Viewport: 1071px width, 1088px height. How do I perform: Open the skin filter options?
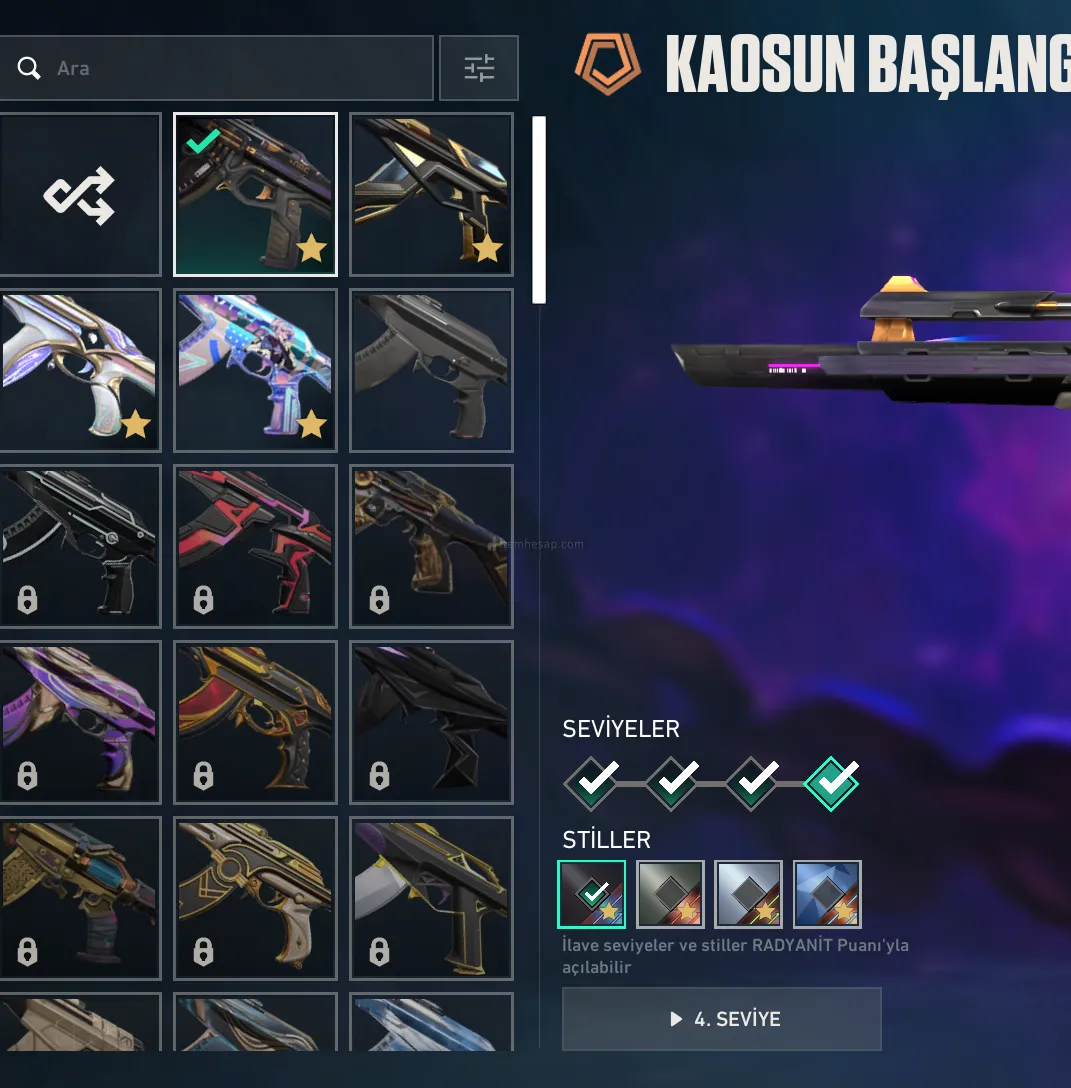coord(479,68)
